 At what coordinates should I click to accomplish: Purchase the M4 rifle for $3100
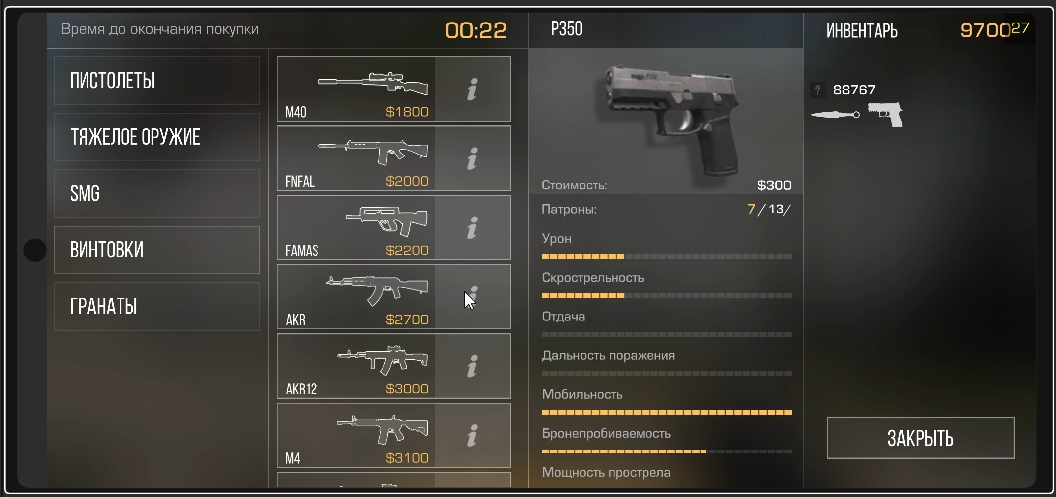click(x=356, y=435)
